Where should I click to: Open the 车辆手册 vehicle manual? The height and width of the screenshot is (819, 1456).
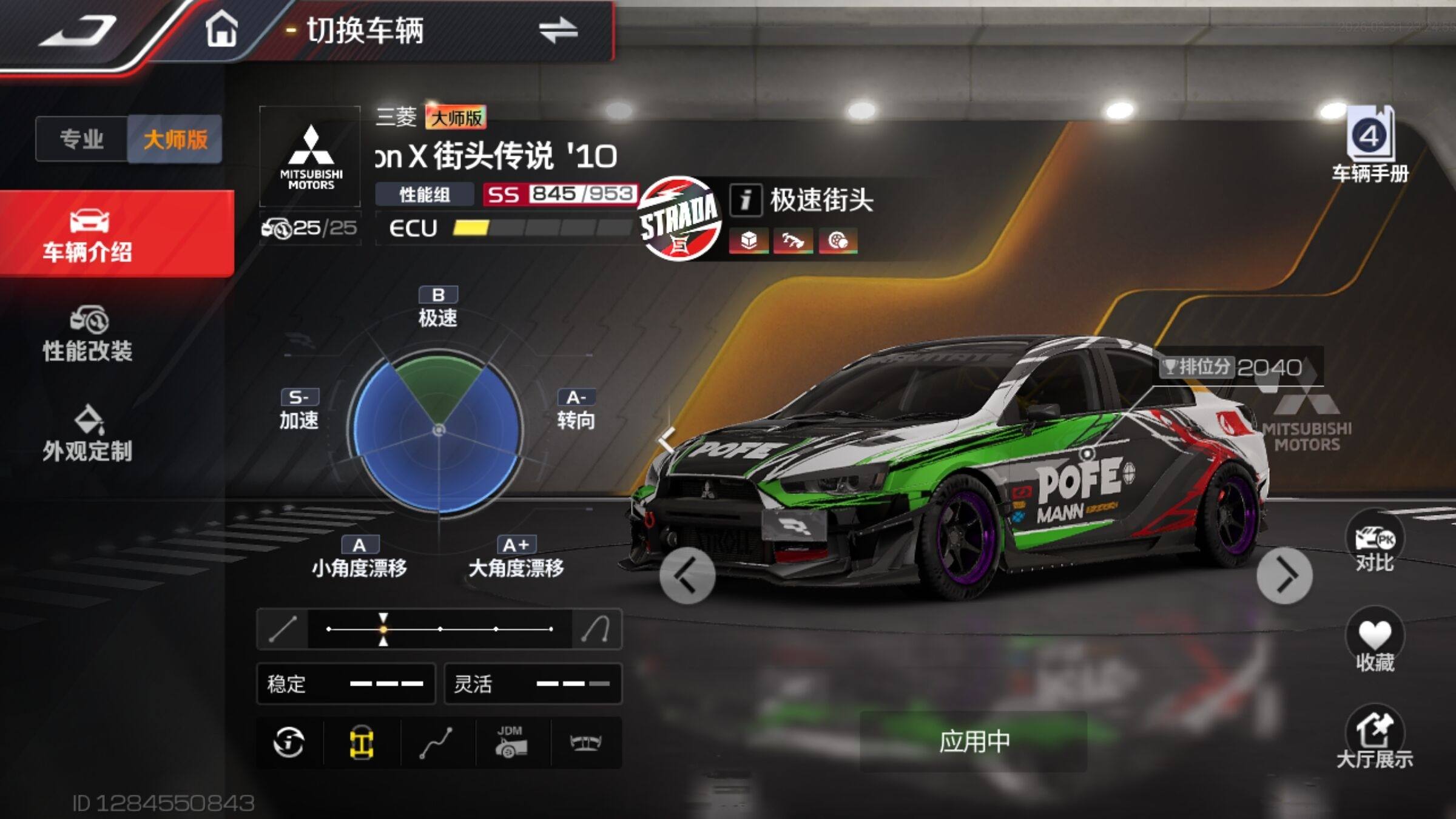pyautogui.click(x=1370, y=146)
